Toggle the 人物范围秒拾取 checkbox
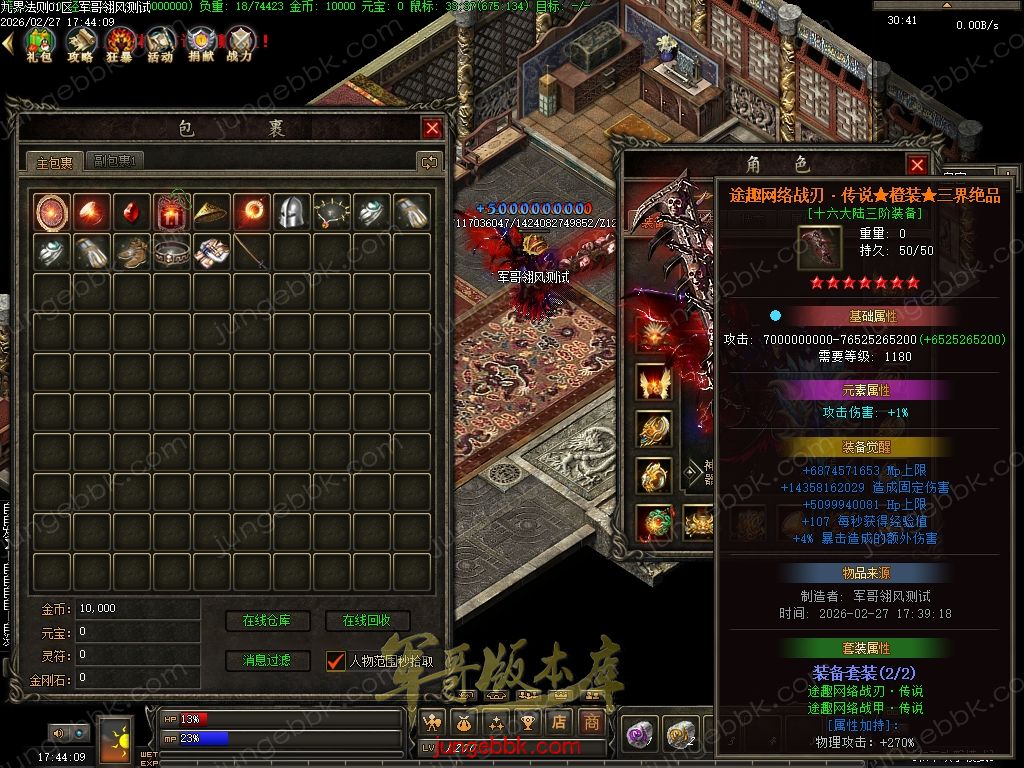Viewport: 1024px width, 768px height. 336,661
